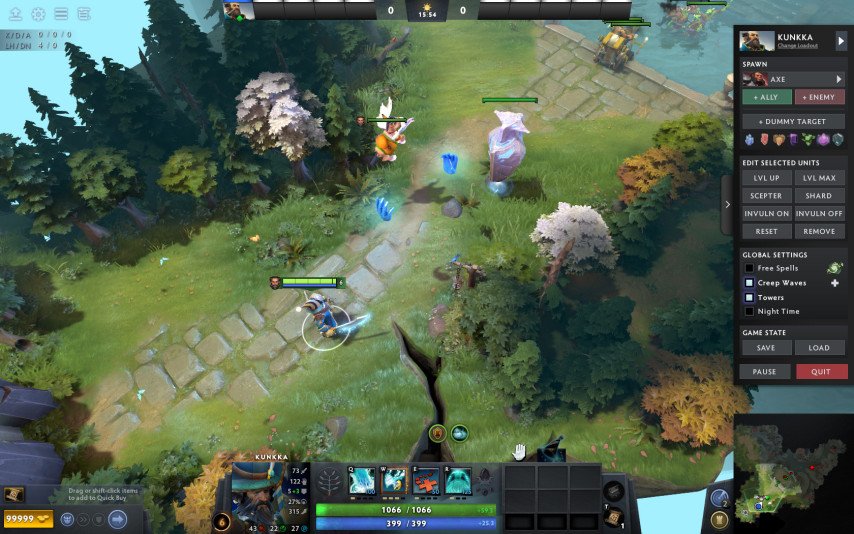854x534 pixels.
Task: Quit the demo with the red button
Action: [x=821, y=371]
